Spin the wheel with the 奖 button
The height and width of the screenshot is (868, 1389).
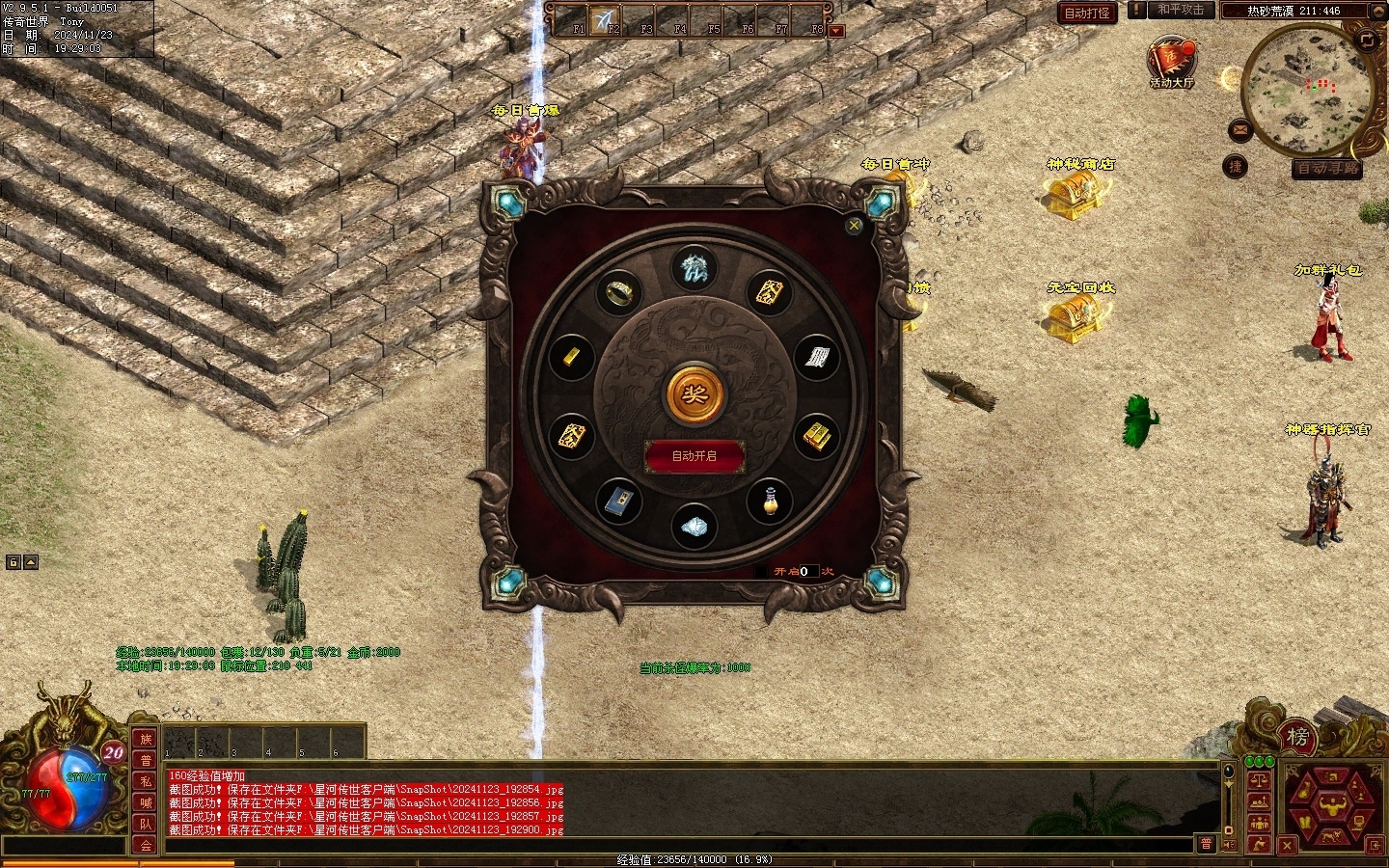(x=694, y=393)
